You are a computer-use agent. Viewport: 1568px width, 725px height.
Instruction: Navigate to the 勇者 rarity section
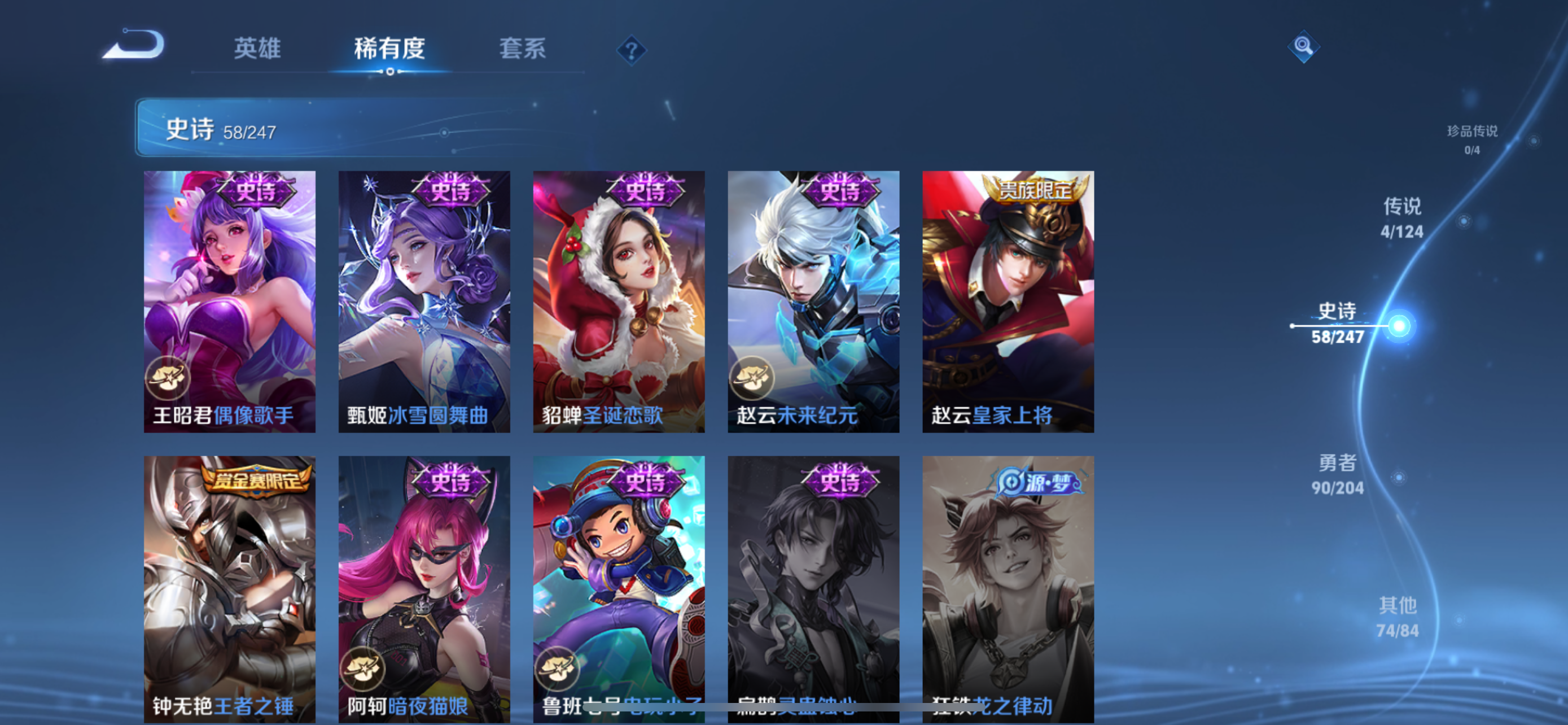[x=1337, y=474]
